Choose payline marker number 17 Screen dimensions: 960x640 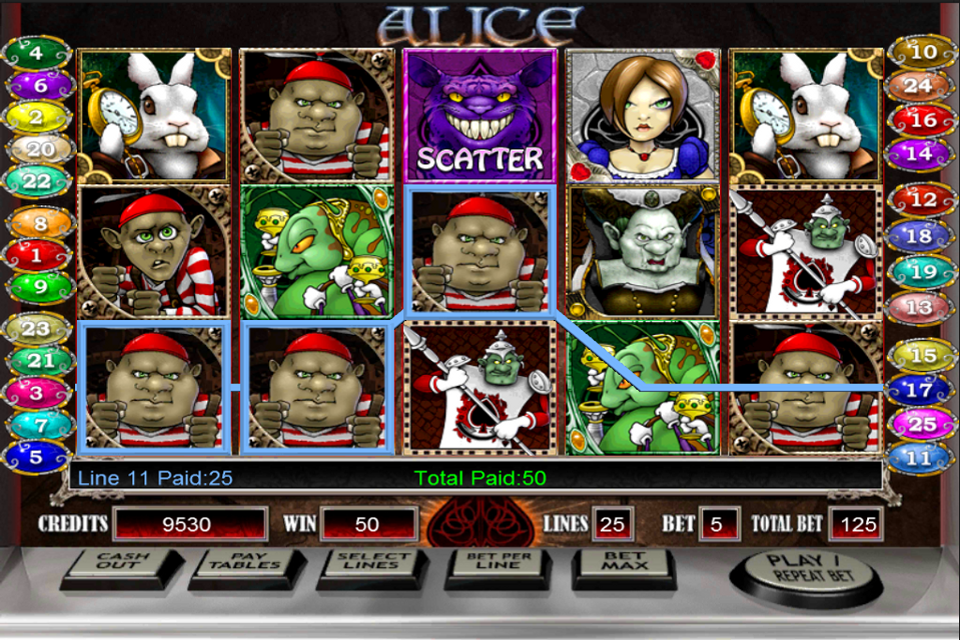point(922,390)
